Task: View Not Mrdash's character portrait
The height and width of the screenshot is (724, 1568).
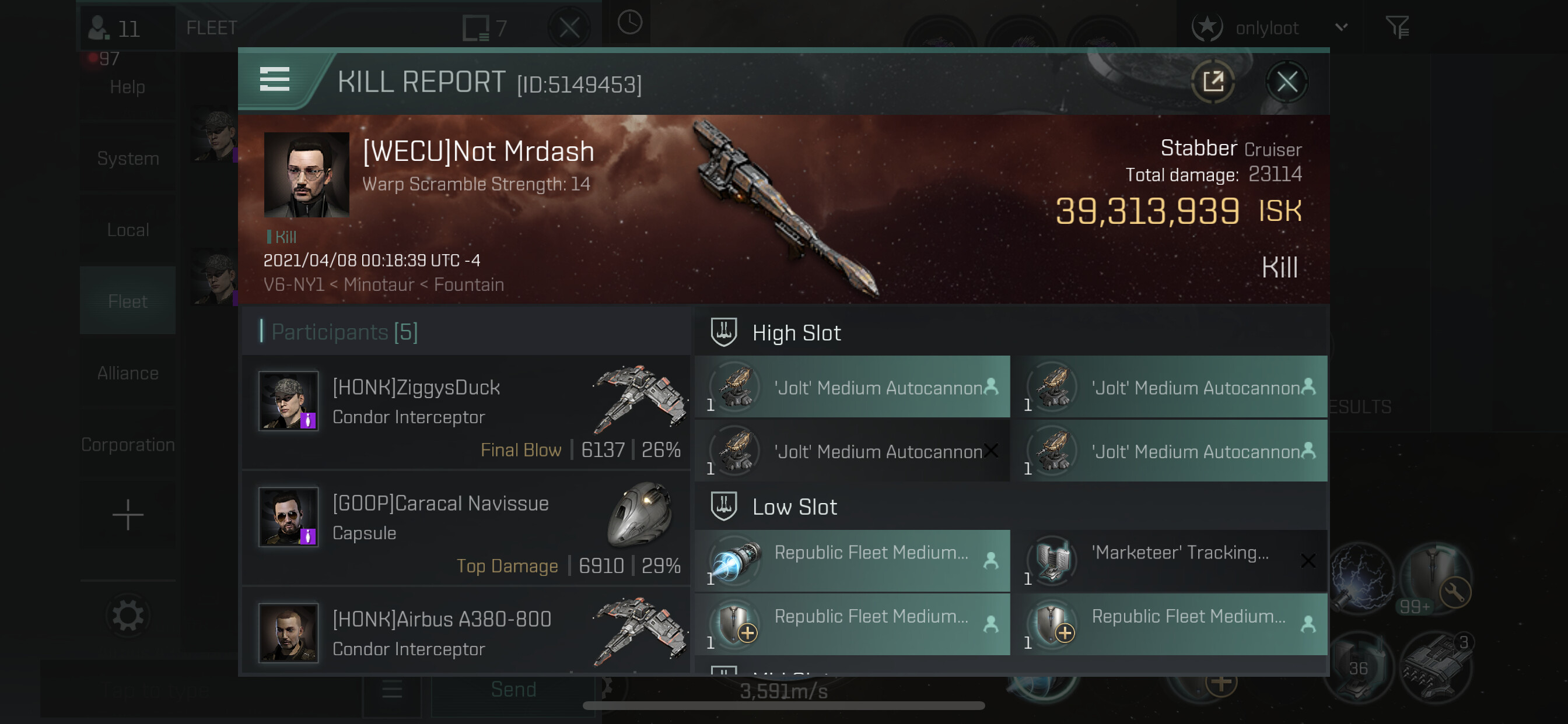Action: tap(306, 175)
